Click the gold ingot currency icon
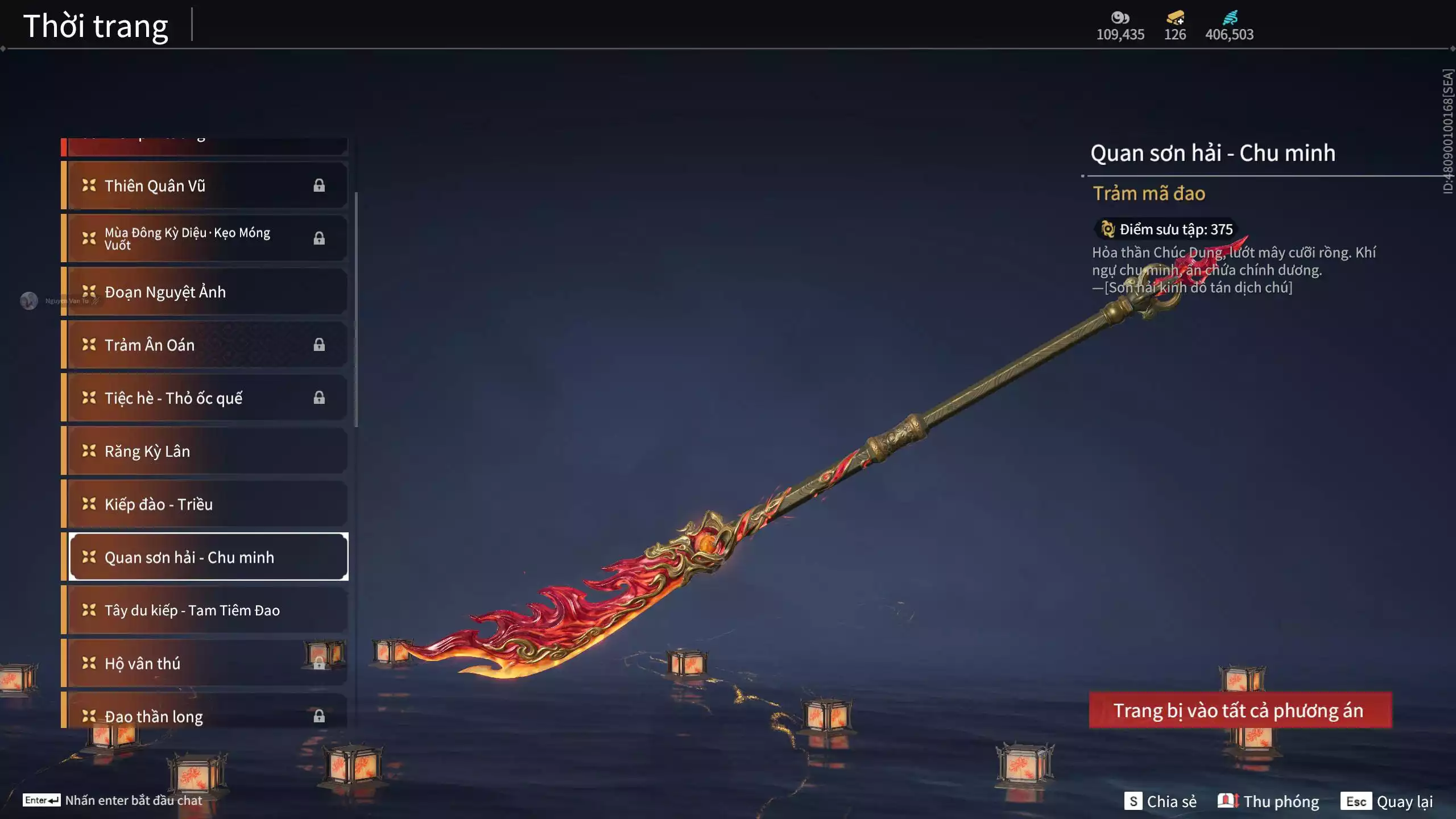This screenshot has height=819, width=1456. [x=1175, y=18]
